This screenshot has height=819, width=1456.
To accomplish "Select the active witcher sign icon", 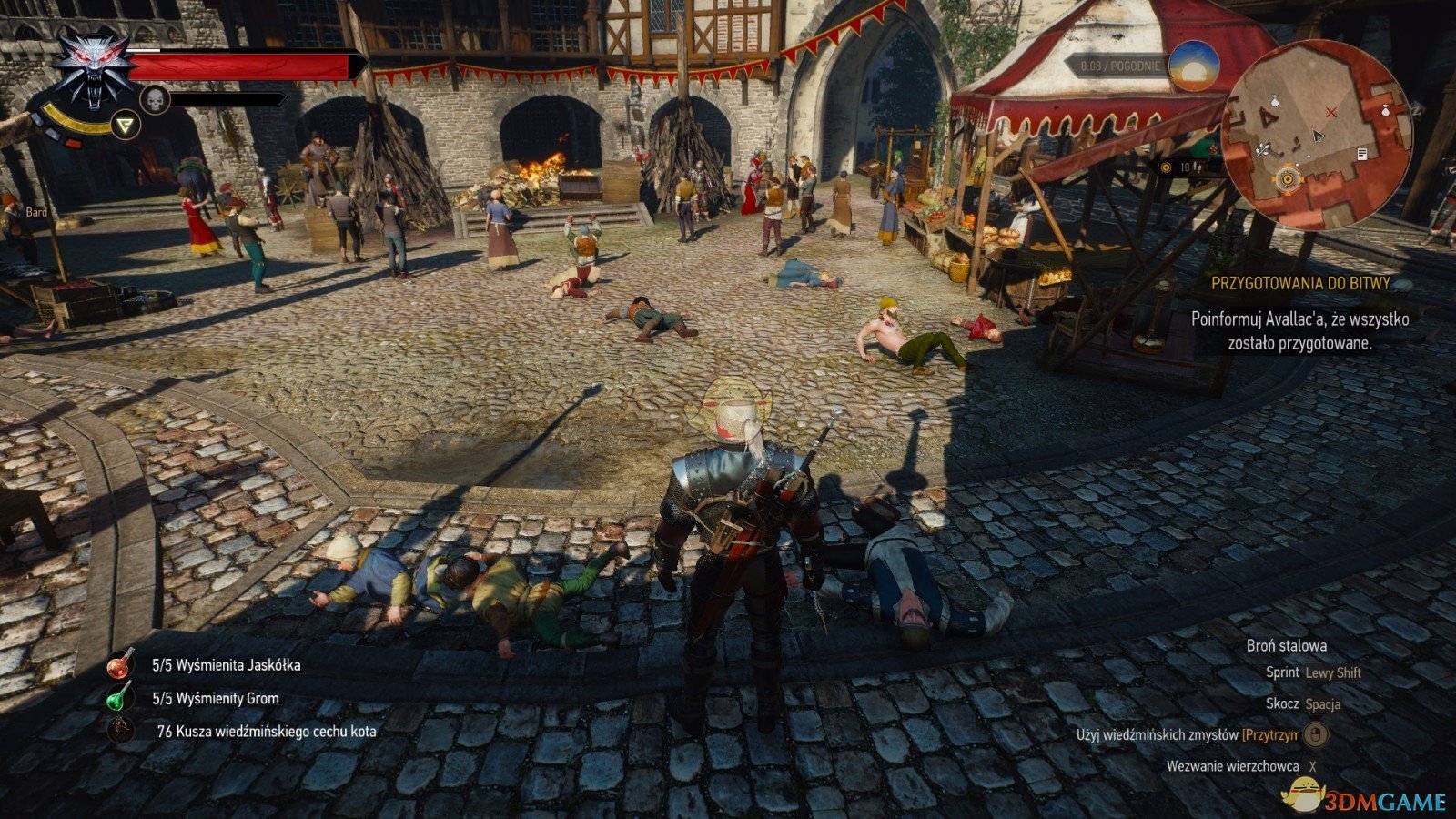I will (125, 125).
